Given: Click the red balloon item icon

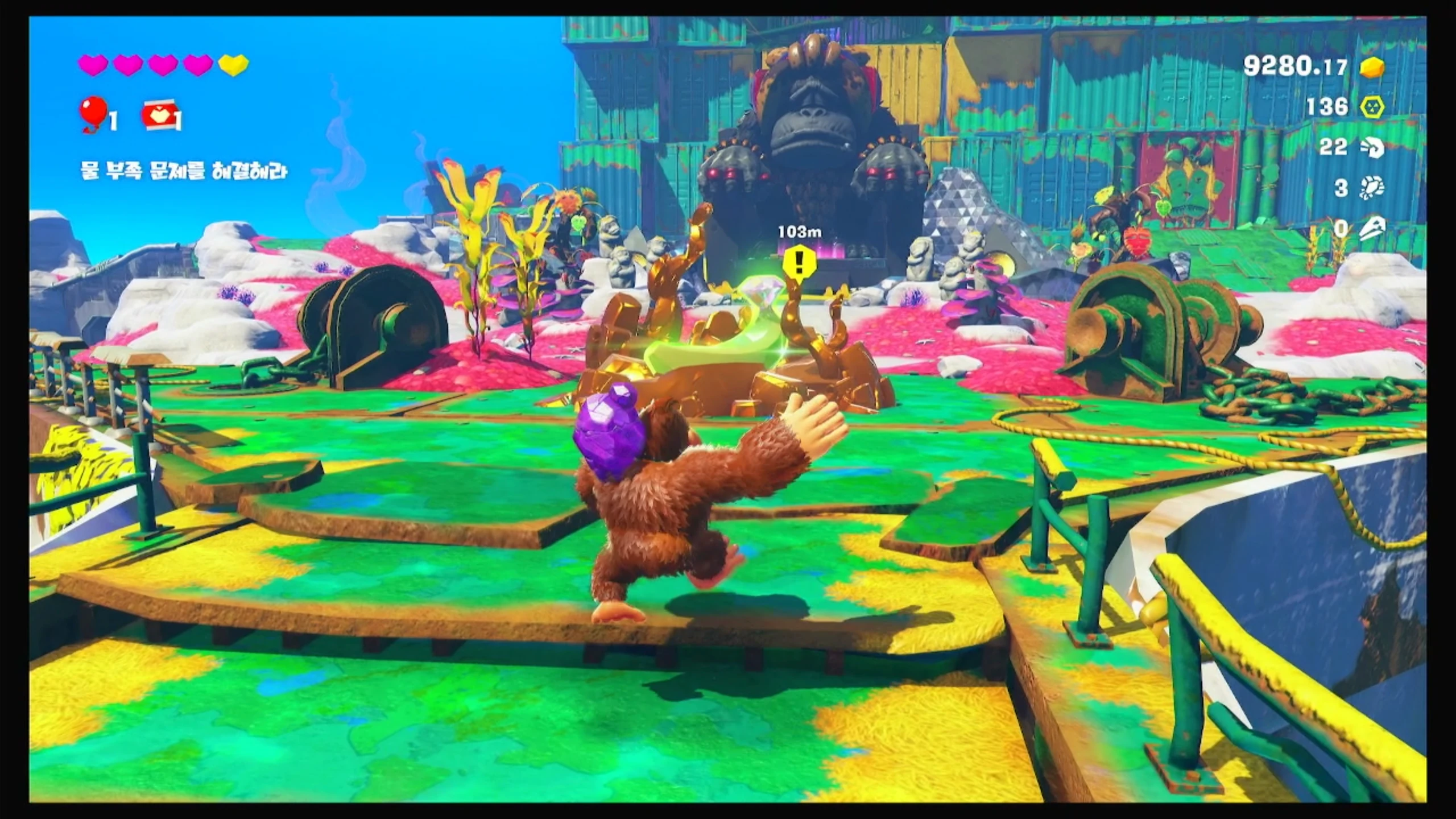Looking at the screenshot, I should pos(94,113).
